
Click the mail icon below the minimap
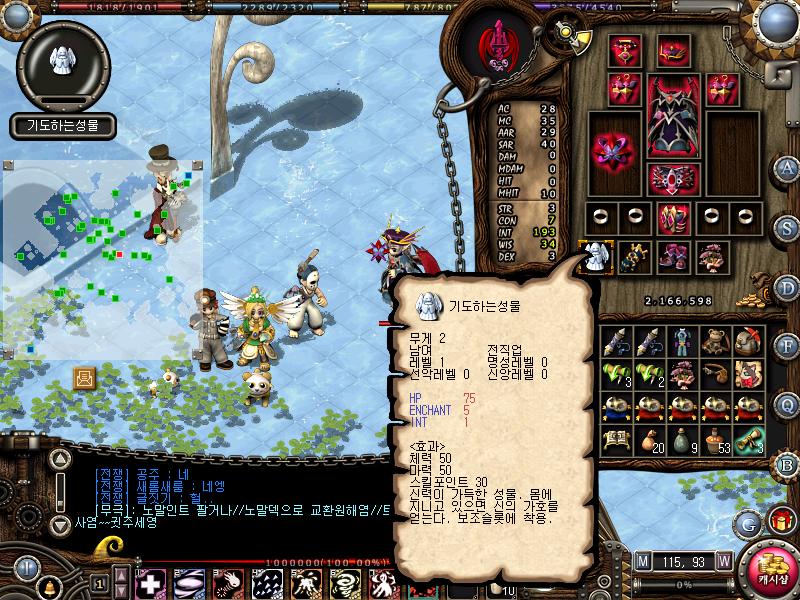85,378
